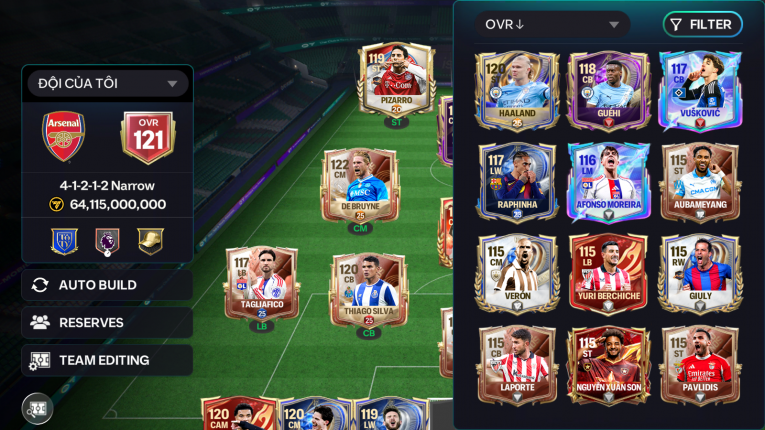Select De Bruyne on the pitch
Screen dimensions: 765x430
click(359, 186)
